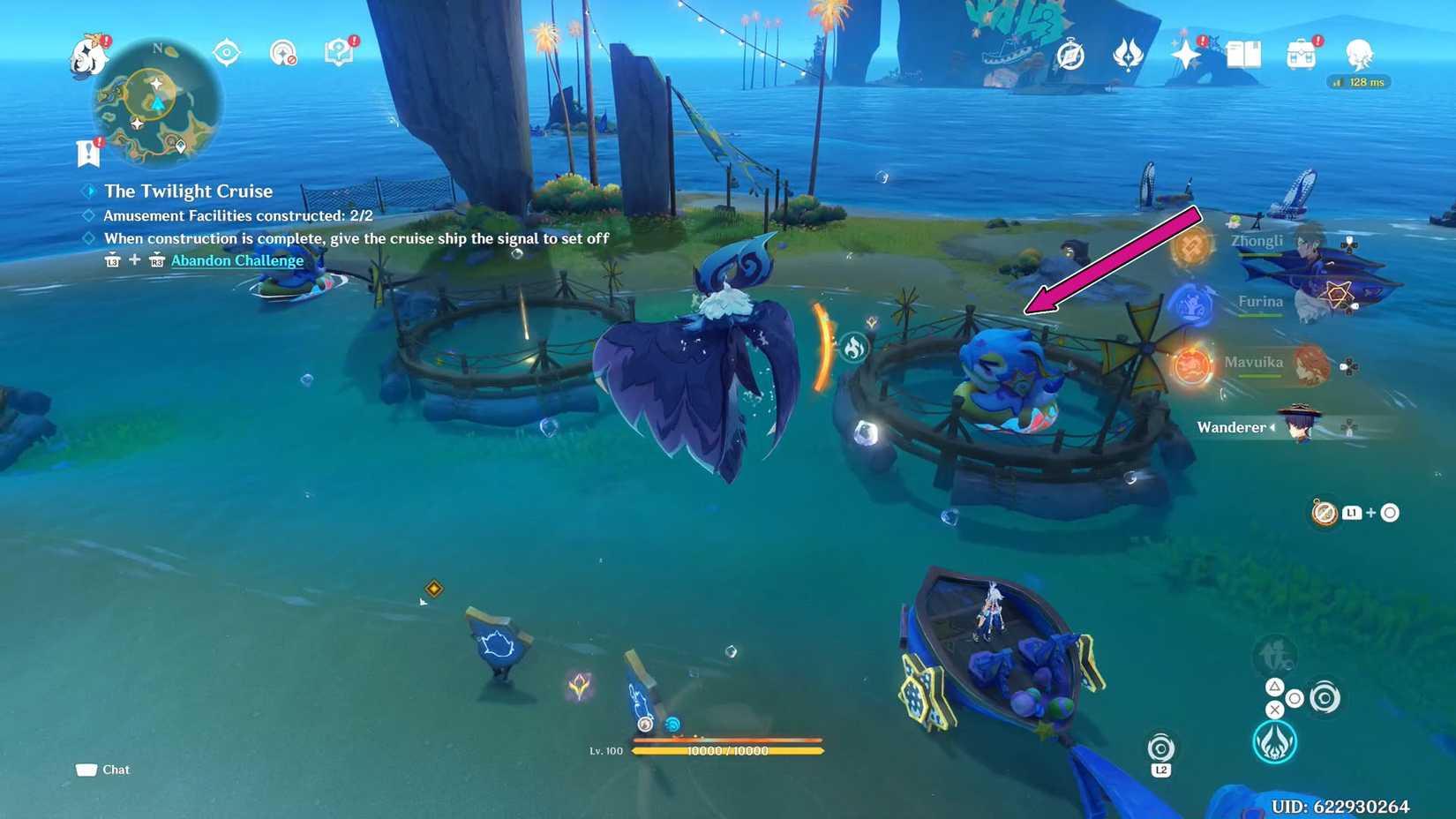Open the winged flame emblem icon
This screenshot has width=1456, height=819.
click(x=1128, y=56)
